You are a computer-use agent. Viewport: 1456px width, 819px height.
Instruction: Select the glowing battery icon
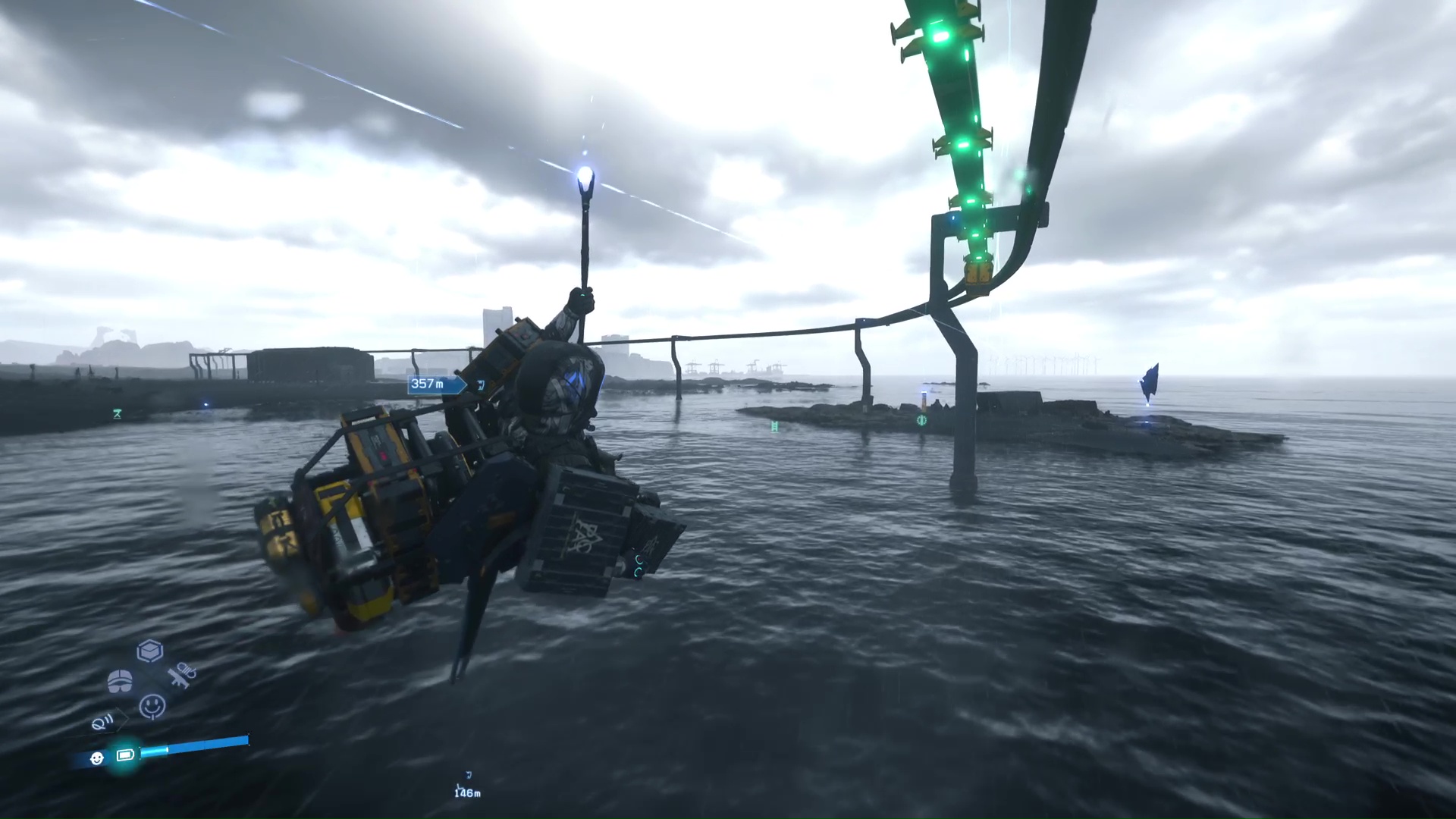tap(125, 755)
